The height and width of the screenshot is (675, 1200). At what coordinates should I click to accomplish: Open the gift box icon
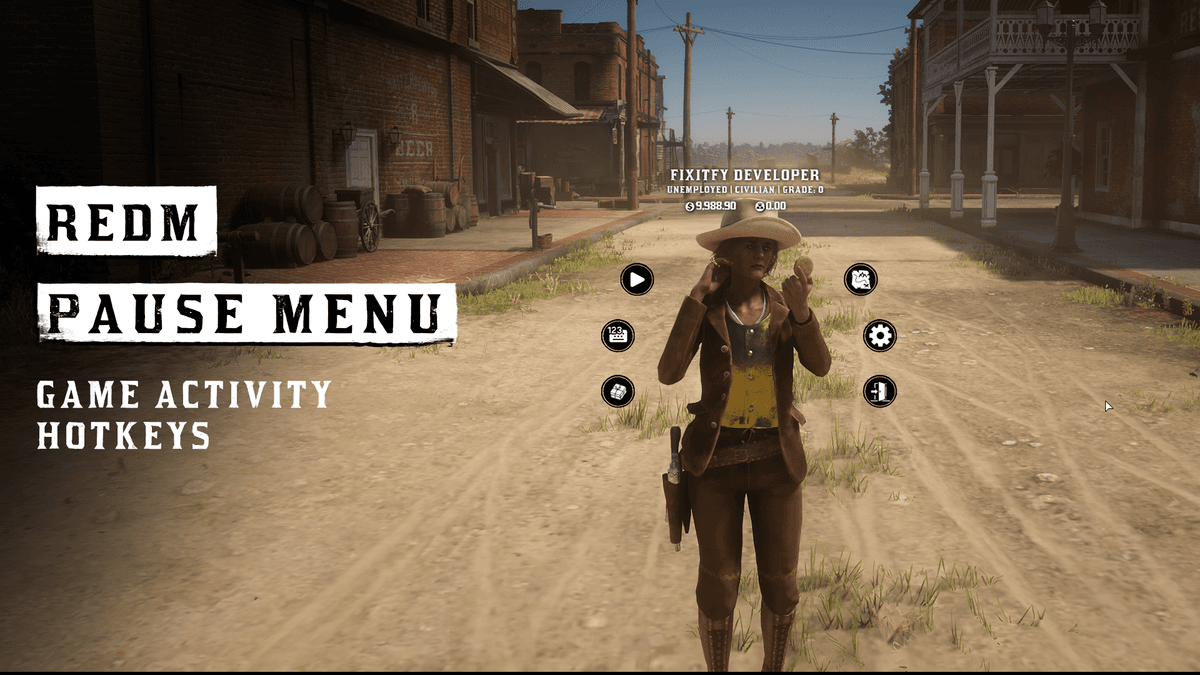(x=618, y=391)
